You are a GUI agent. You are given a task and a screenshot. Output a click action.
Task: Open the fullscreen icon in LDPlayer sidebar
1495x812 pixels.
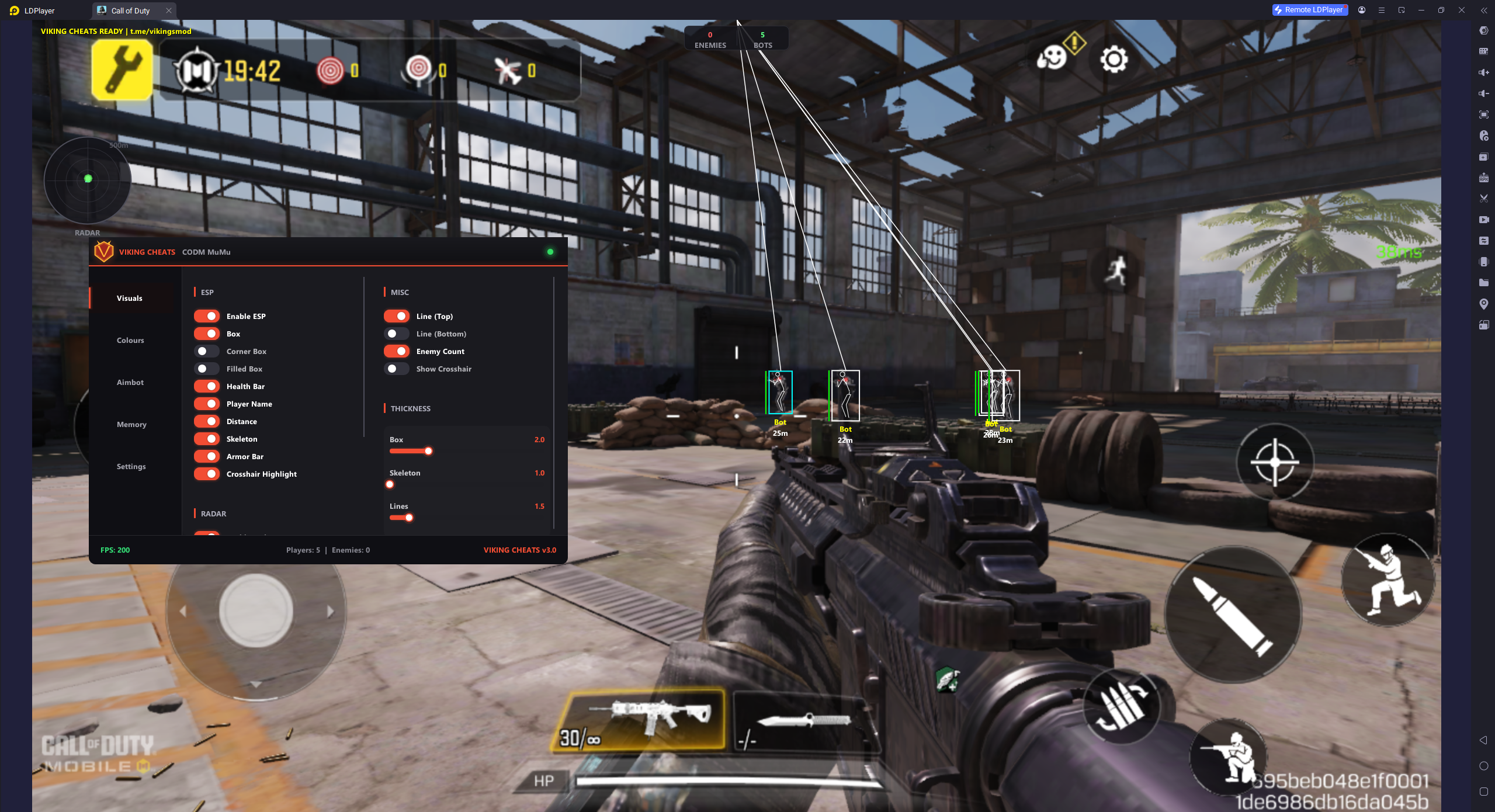click(x=1484, y=114)
